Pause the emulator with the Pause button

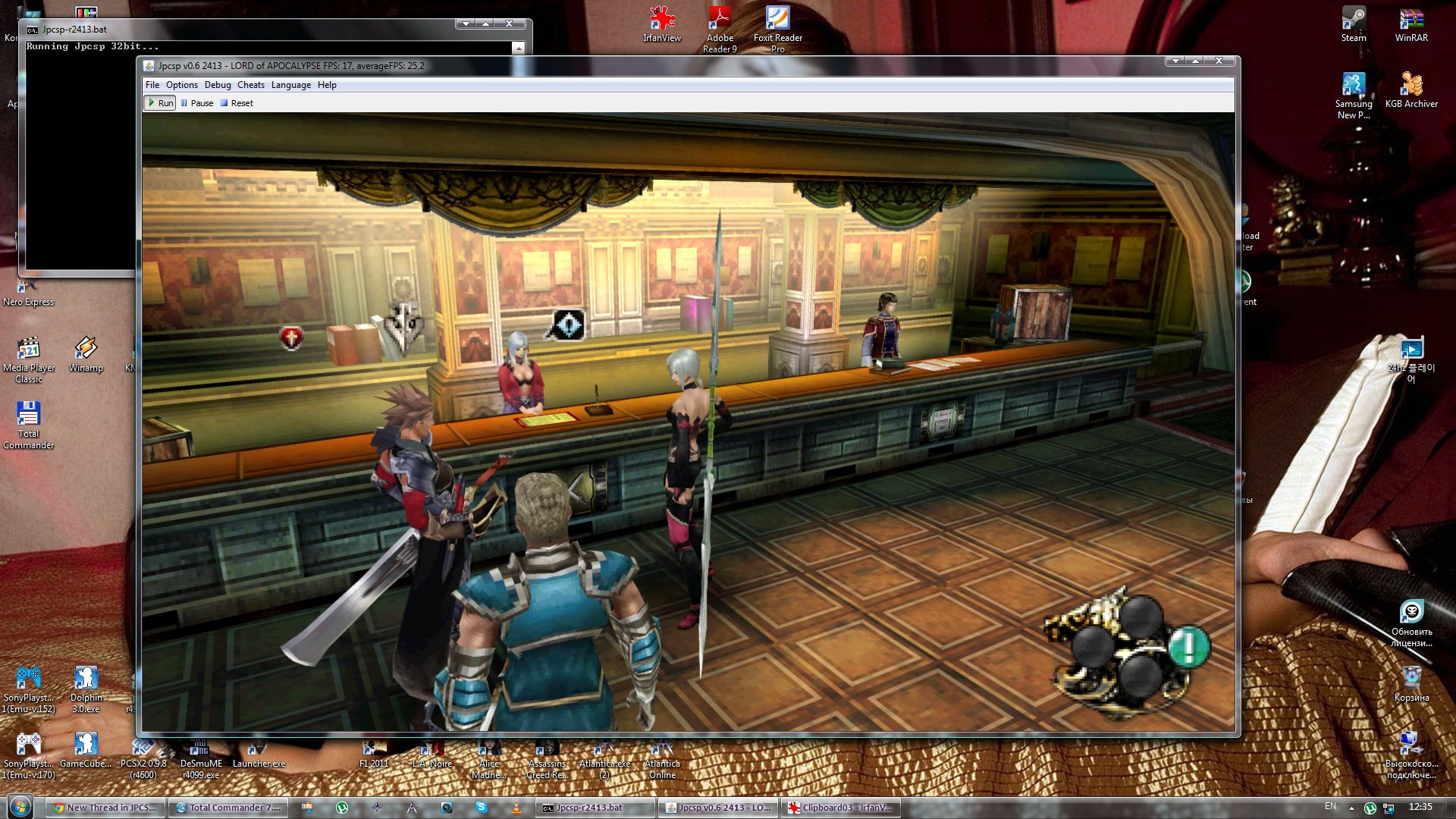tap(197, 103)
